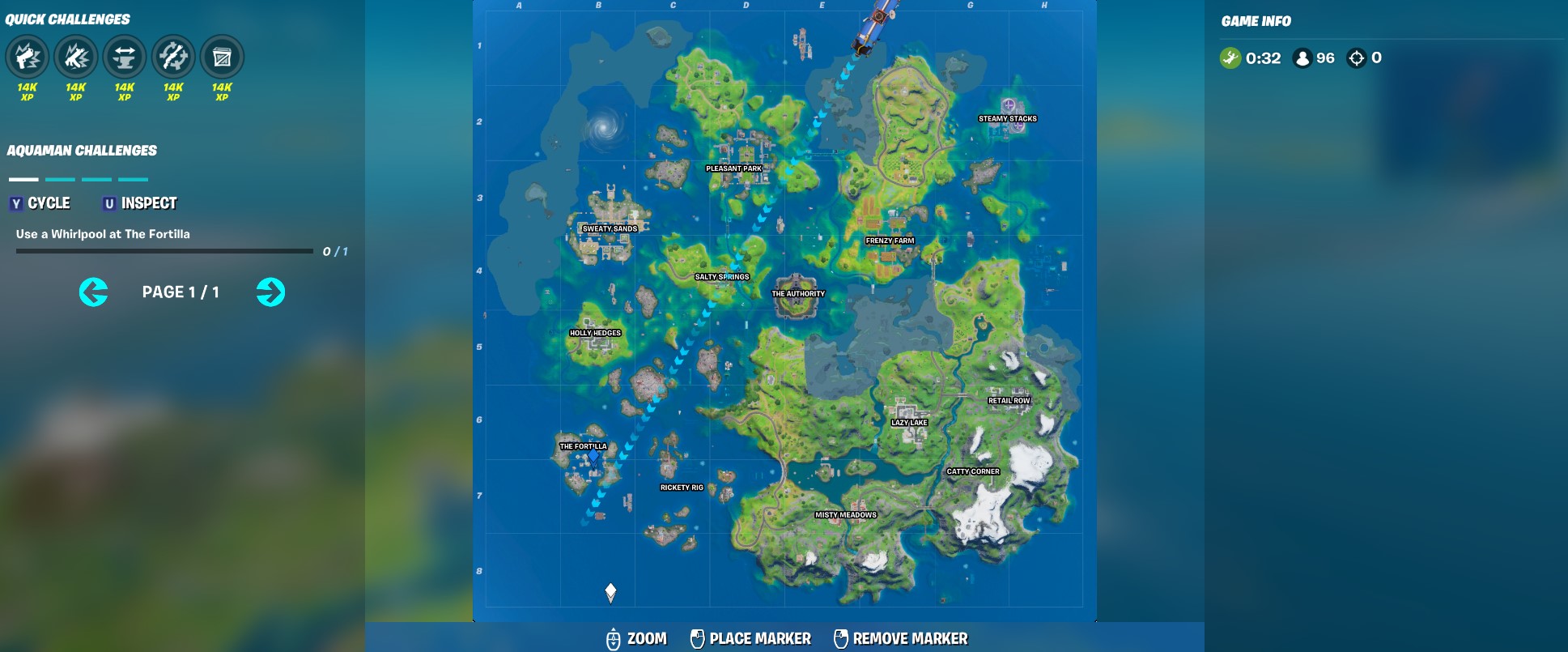1568x652 pixels.
Task: Click the anvil weapon upgrade challenge icon
Action: pos(125,57)
